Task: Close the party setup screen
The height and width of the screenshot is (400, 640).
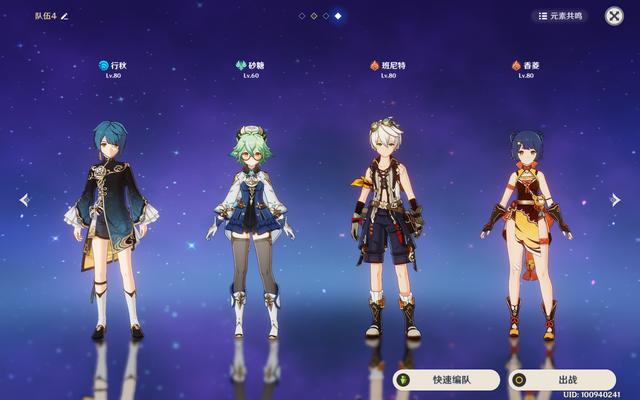Action: 614,16
